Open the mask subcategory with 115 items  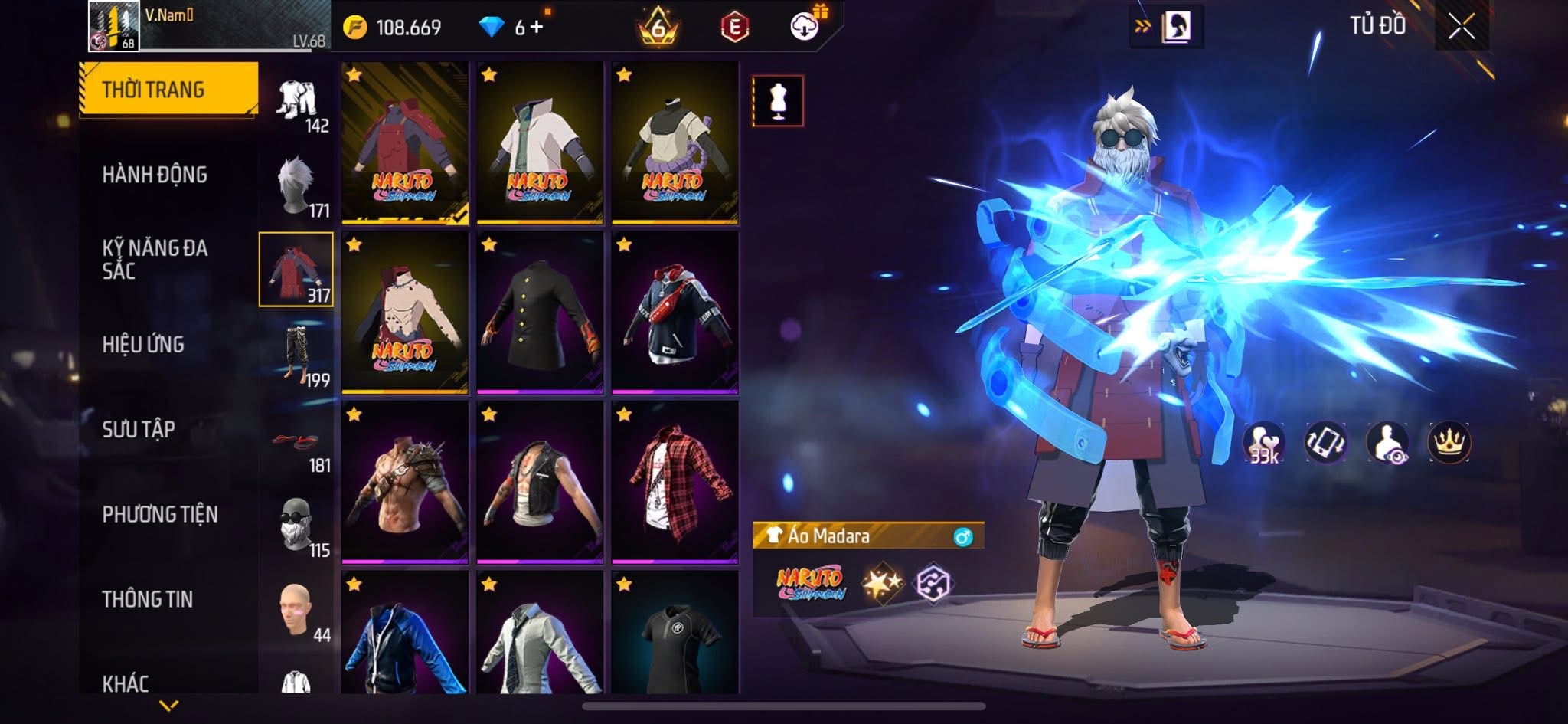tap(297, 526)
